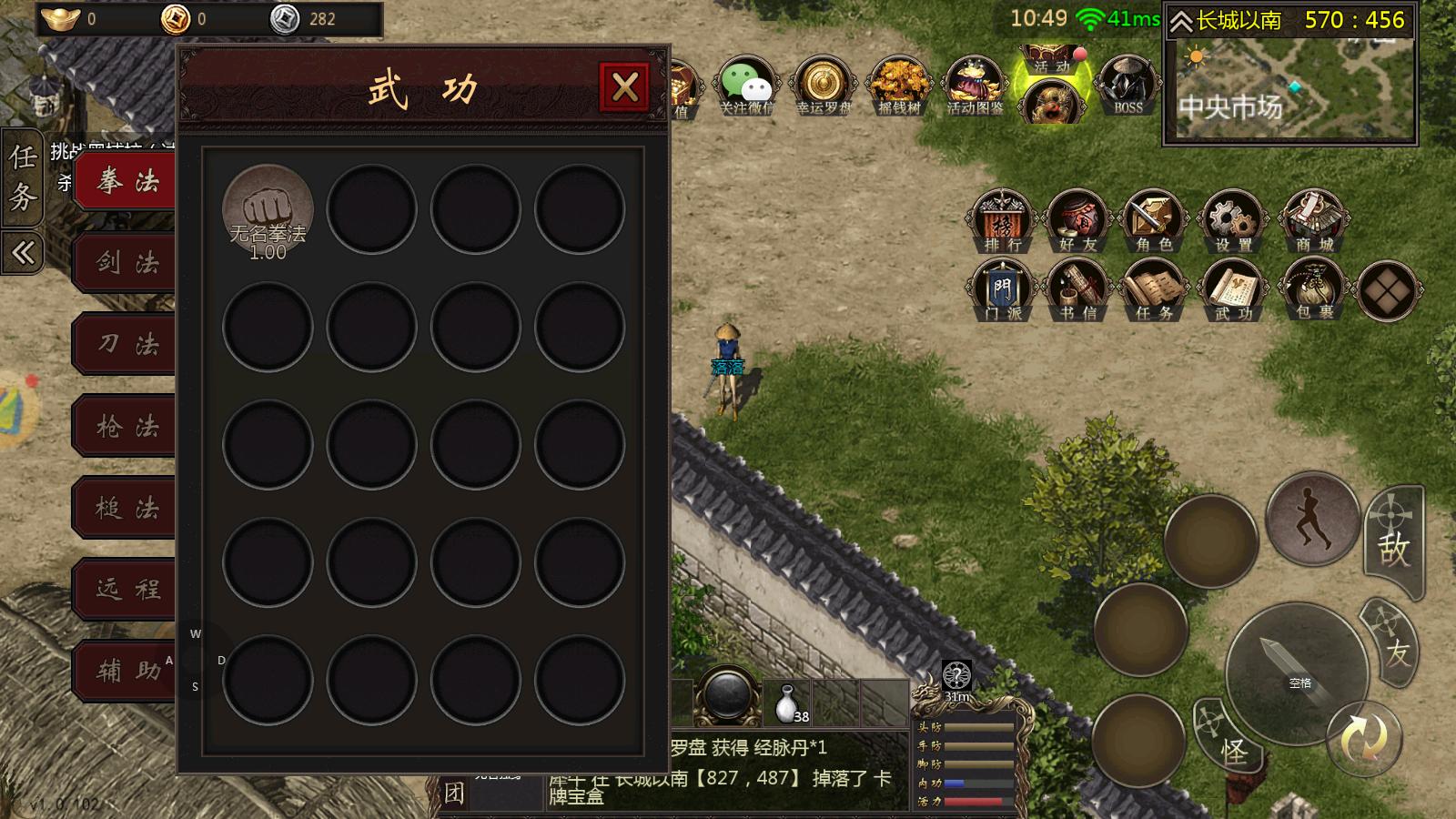Select the 无名拳法 skill slot
Image resolution: width=1456 pixels, height=819 pixels.
(x=267, y=209)
